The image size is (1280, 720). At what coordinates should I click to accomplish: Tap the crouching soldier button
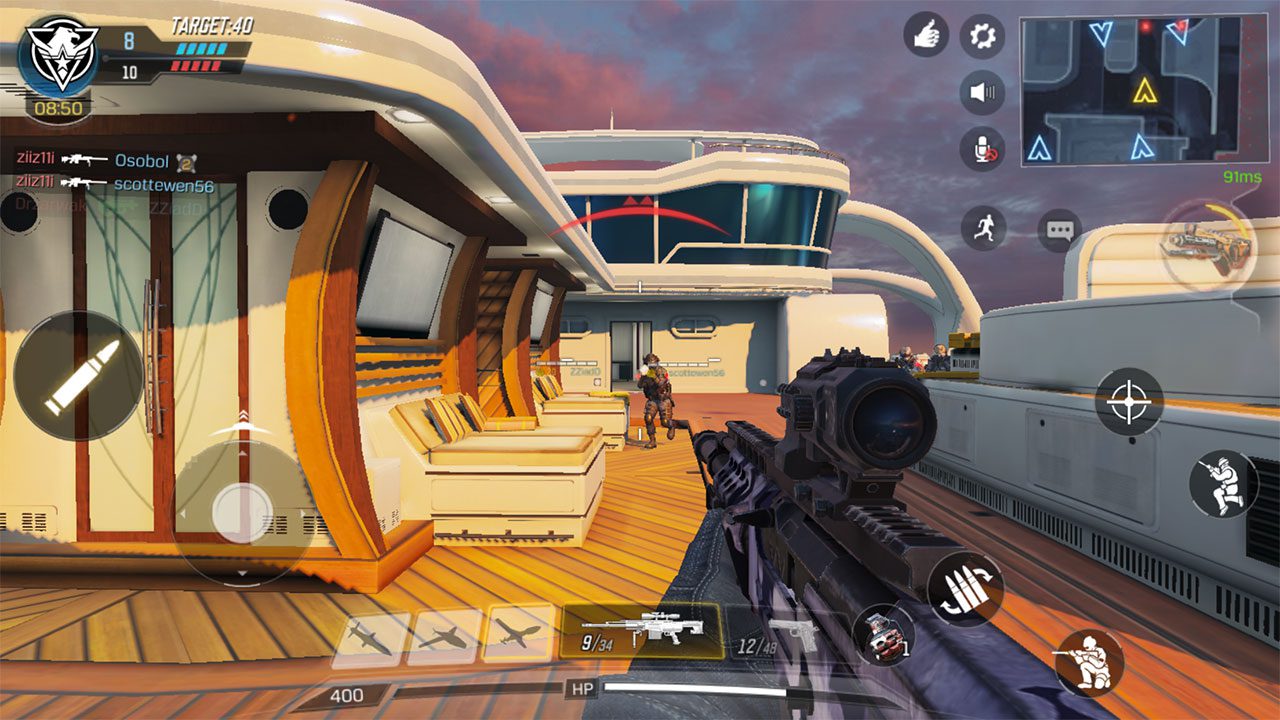pos(1088,661)
